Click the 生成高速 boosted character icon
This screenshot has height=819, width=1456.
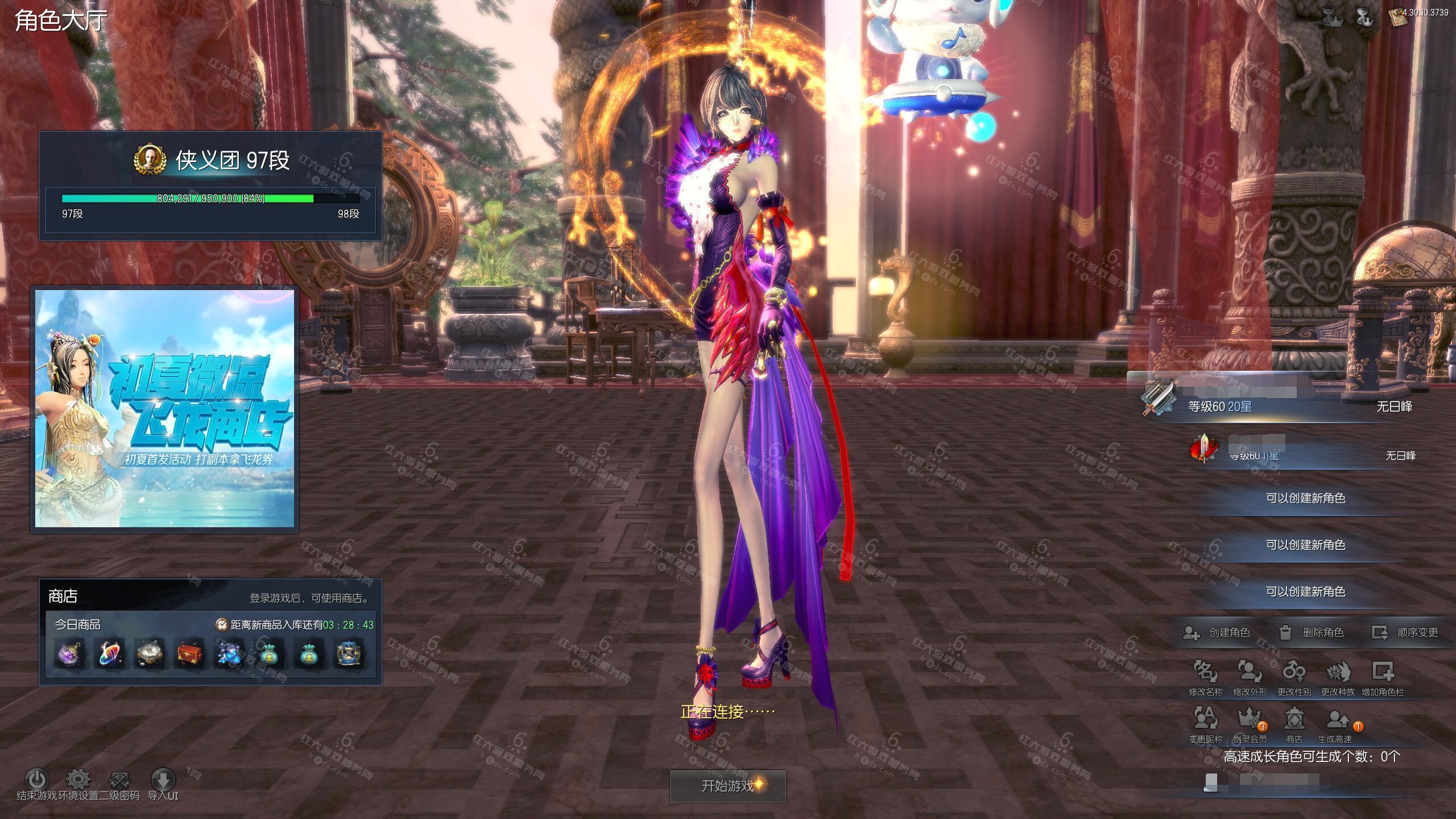1338,719
